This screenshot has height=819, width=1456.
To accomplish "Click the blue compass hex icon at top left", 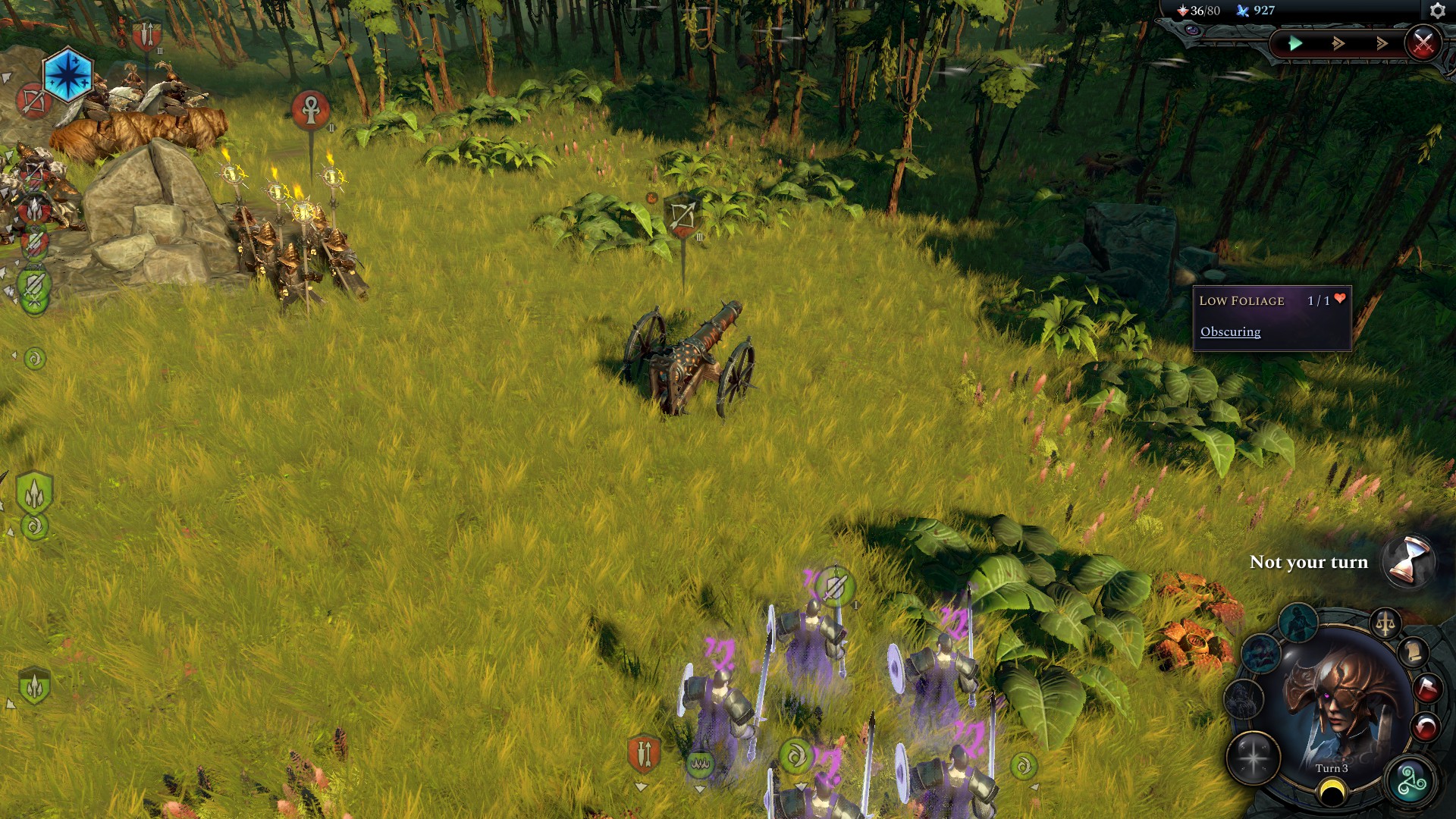I will tap(68, 76).
